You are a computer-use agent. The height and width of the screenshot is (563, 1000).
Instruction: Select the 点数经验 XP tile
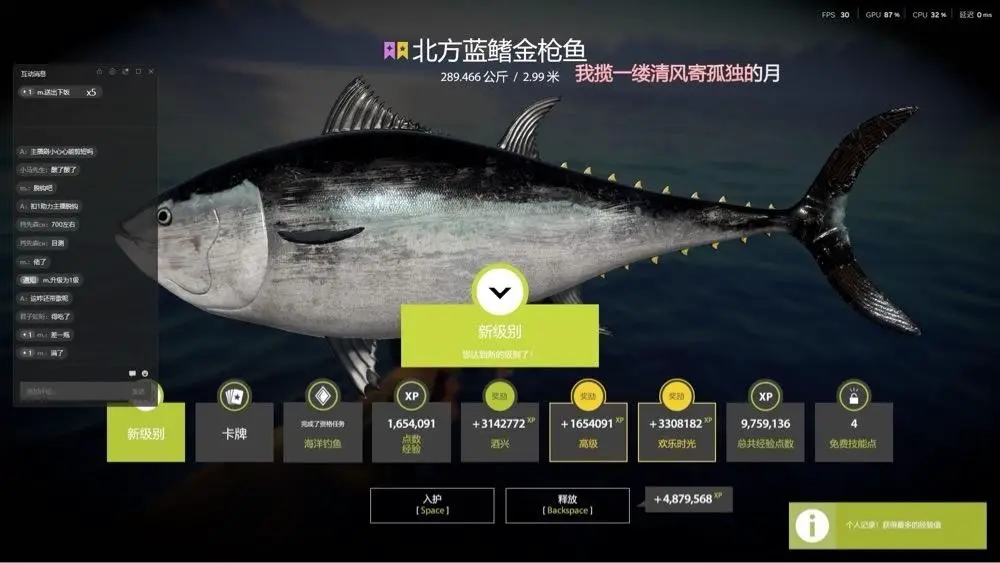[x=411, y=432]
